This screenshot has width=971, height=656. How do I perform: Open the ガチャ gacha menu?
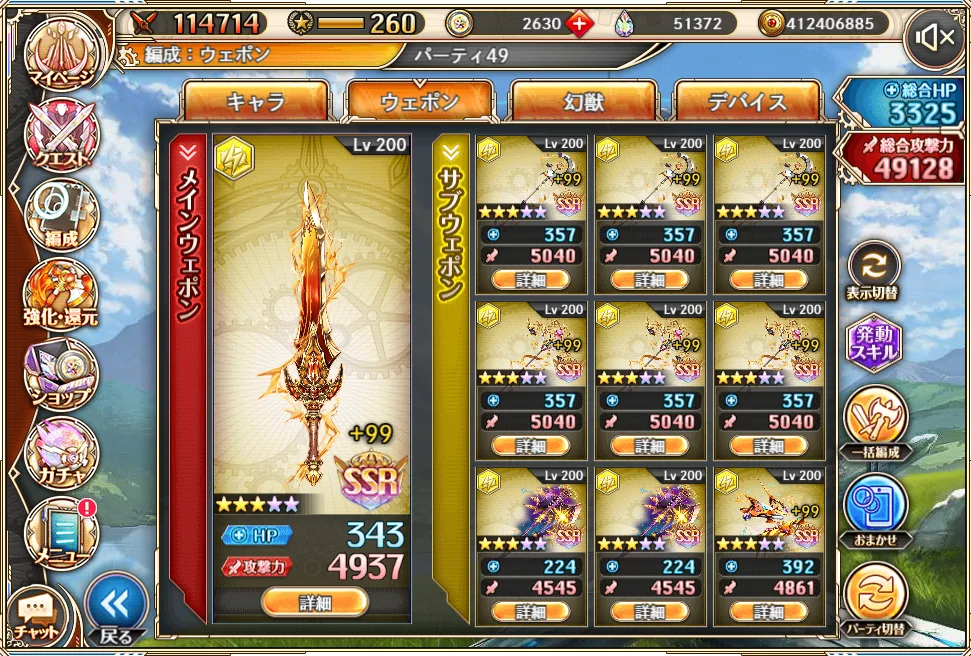61,451
